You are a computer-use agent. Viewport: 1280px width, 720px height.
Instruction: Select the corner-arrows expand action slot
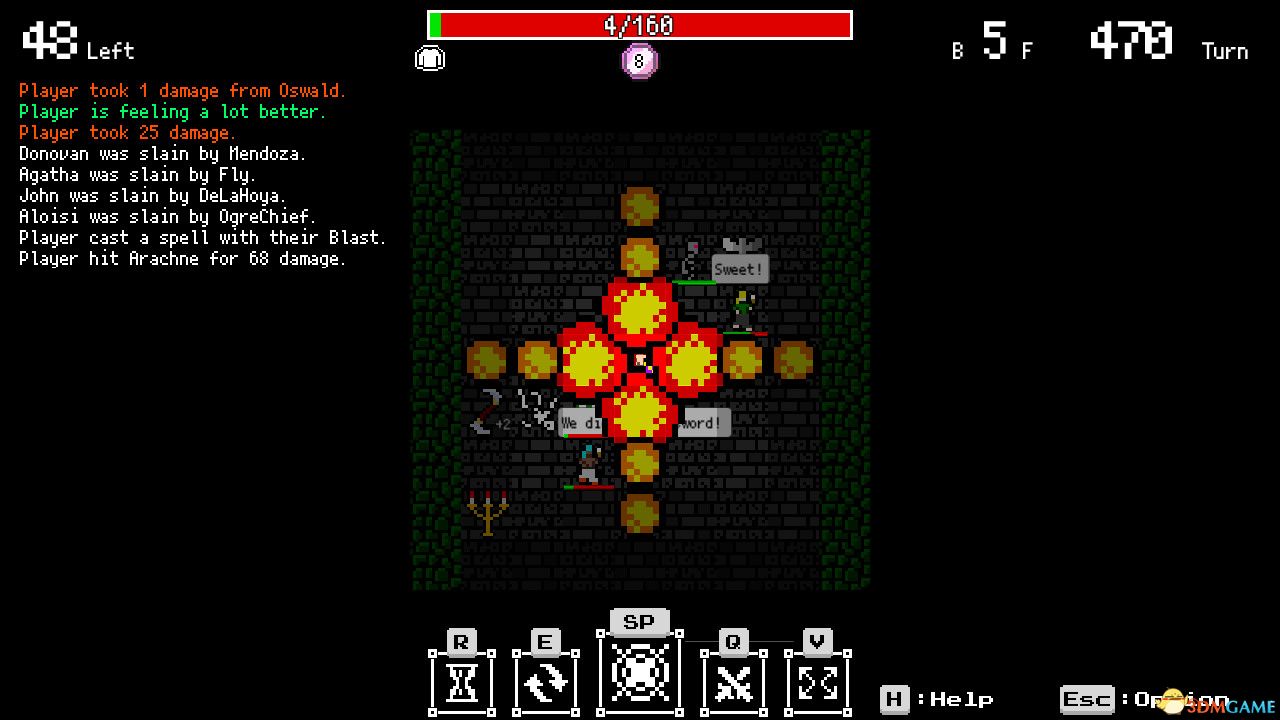[x=818, y=681]
